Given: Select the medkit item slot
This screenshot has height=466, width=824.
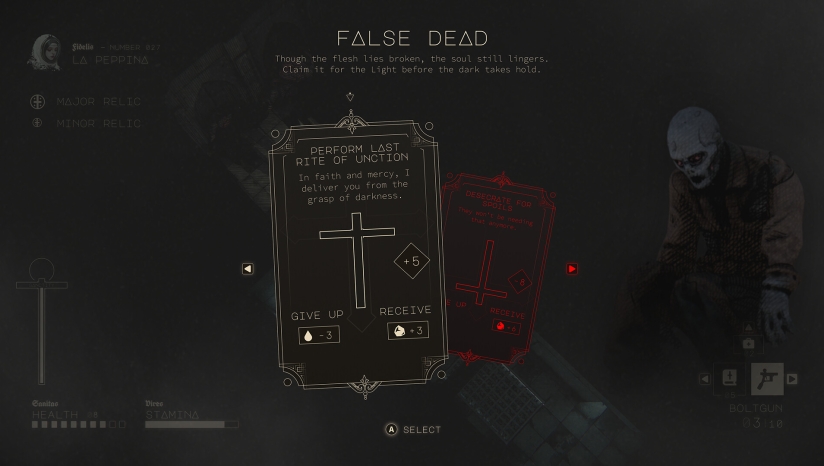Looking at the screenshot, I should [x=748, y=344].
